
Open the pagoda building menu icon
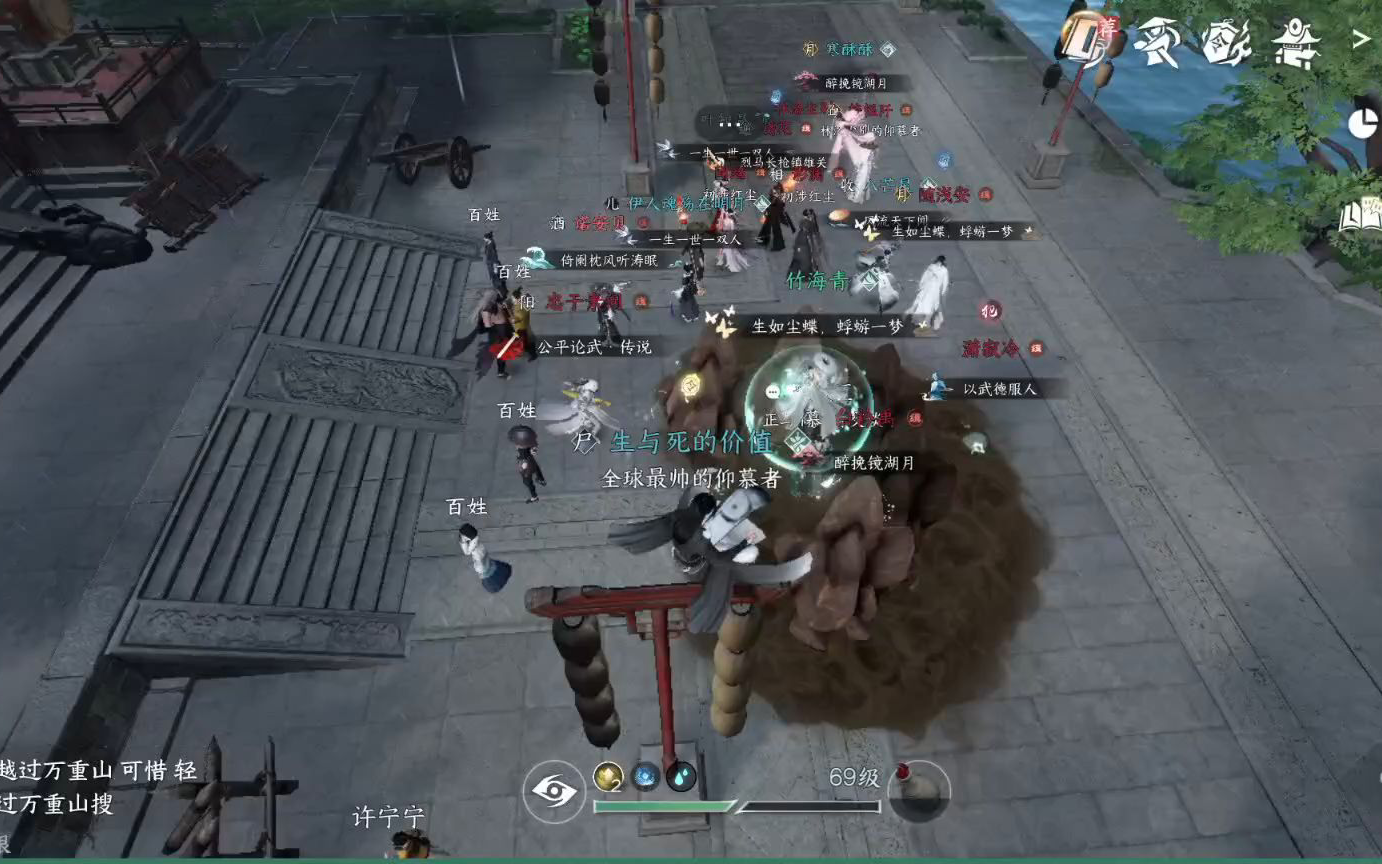[x=1296, y=43]
